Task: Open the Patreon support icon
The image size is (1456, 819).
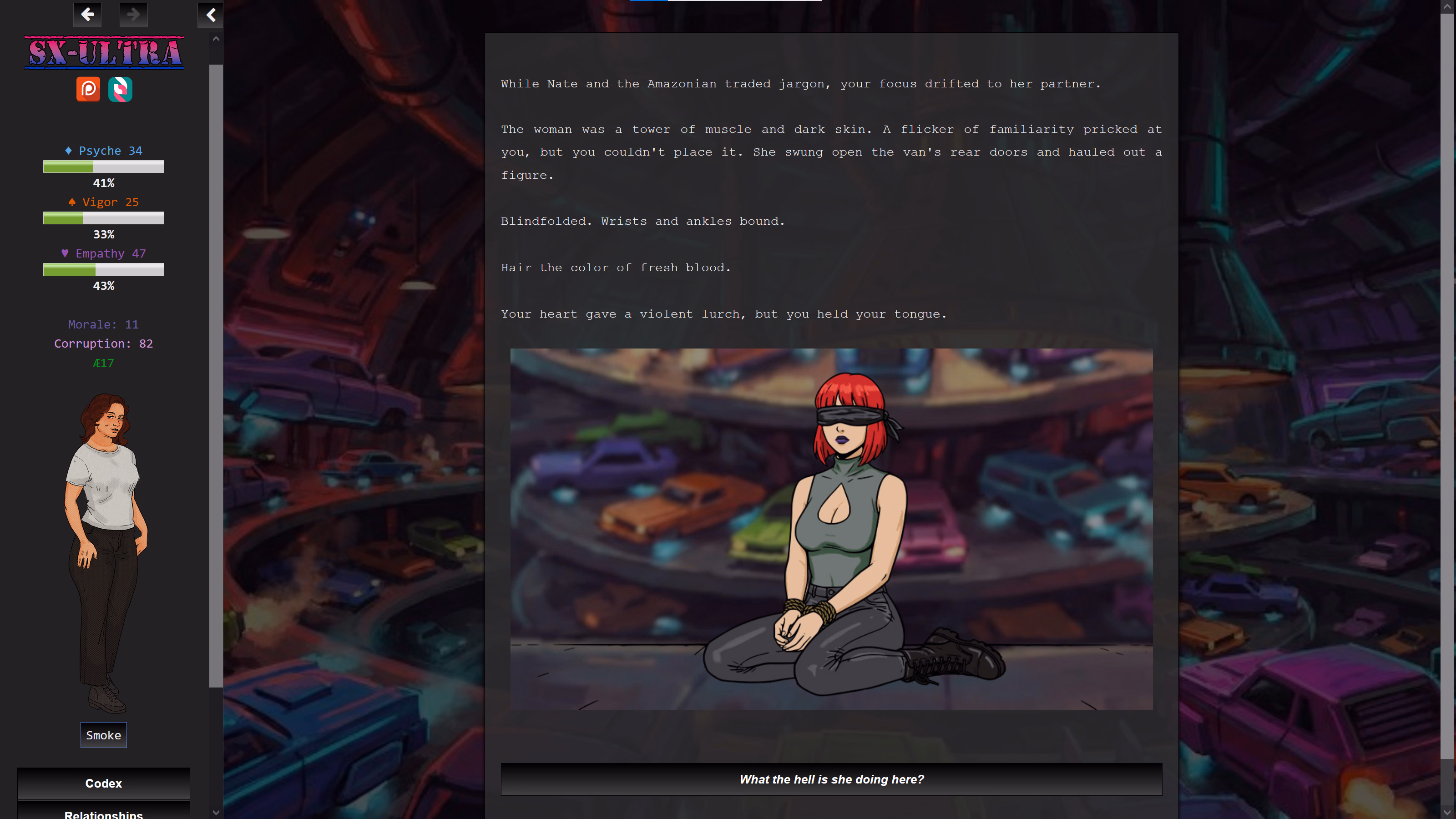Action: click(x=88, y=89)
